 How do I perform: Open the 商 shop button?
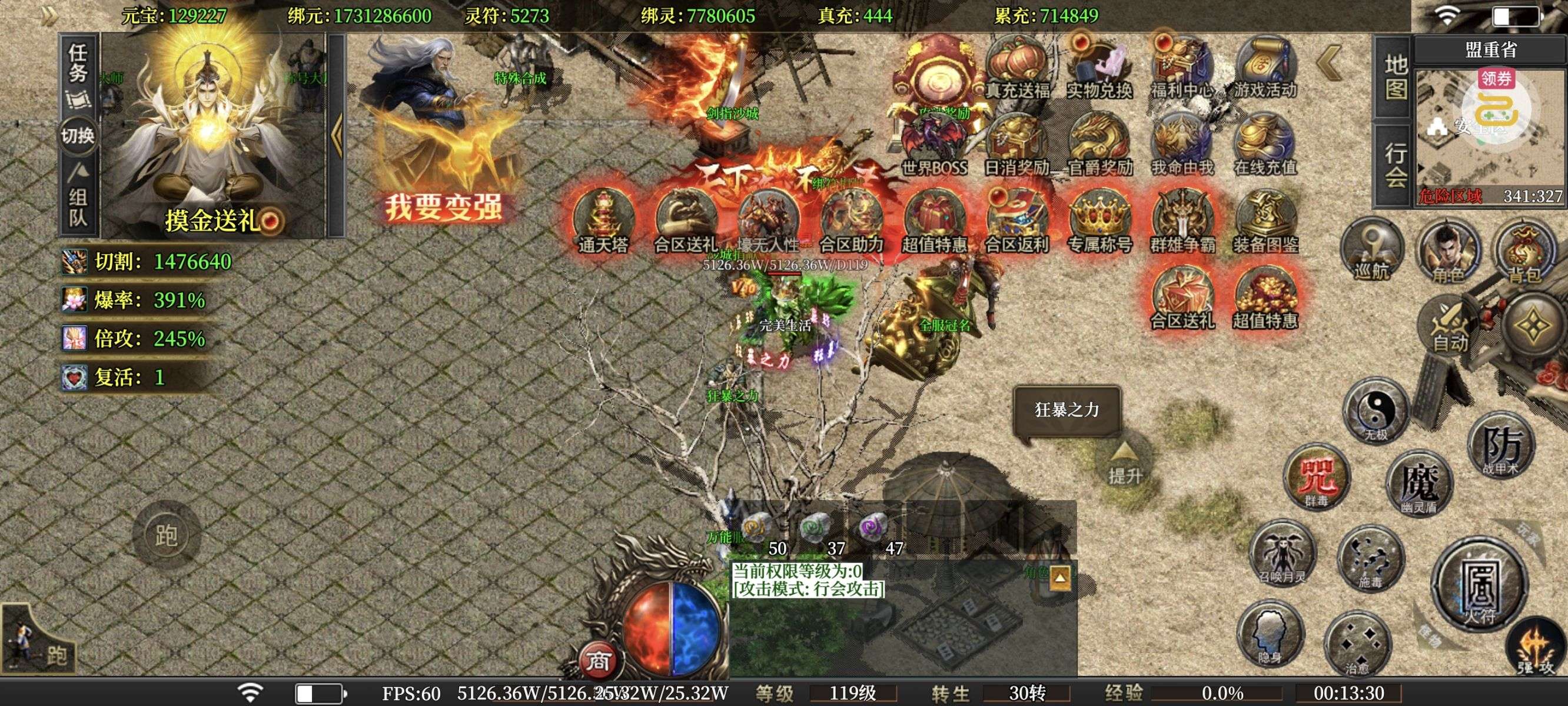point(598,660)
